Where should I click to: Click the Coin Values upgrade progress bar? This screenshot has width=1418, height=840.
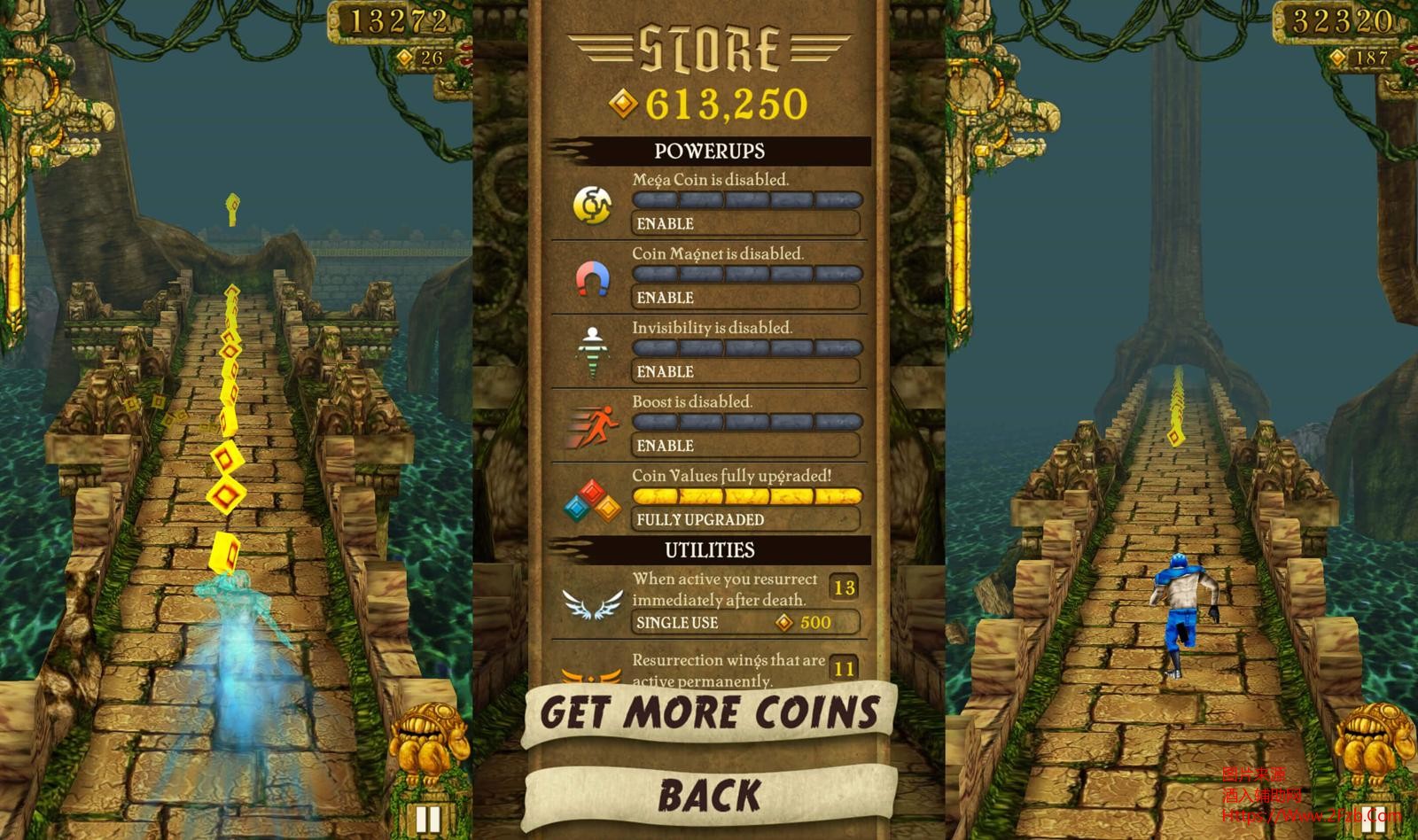tap(747, 496)
